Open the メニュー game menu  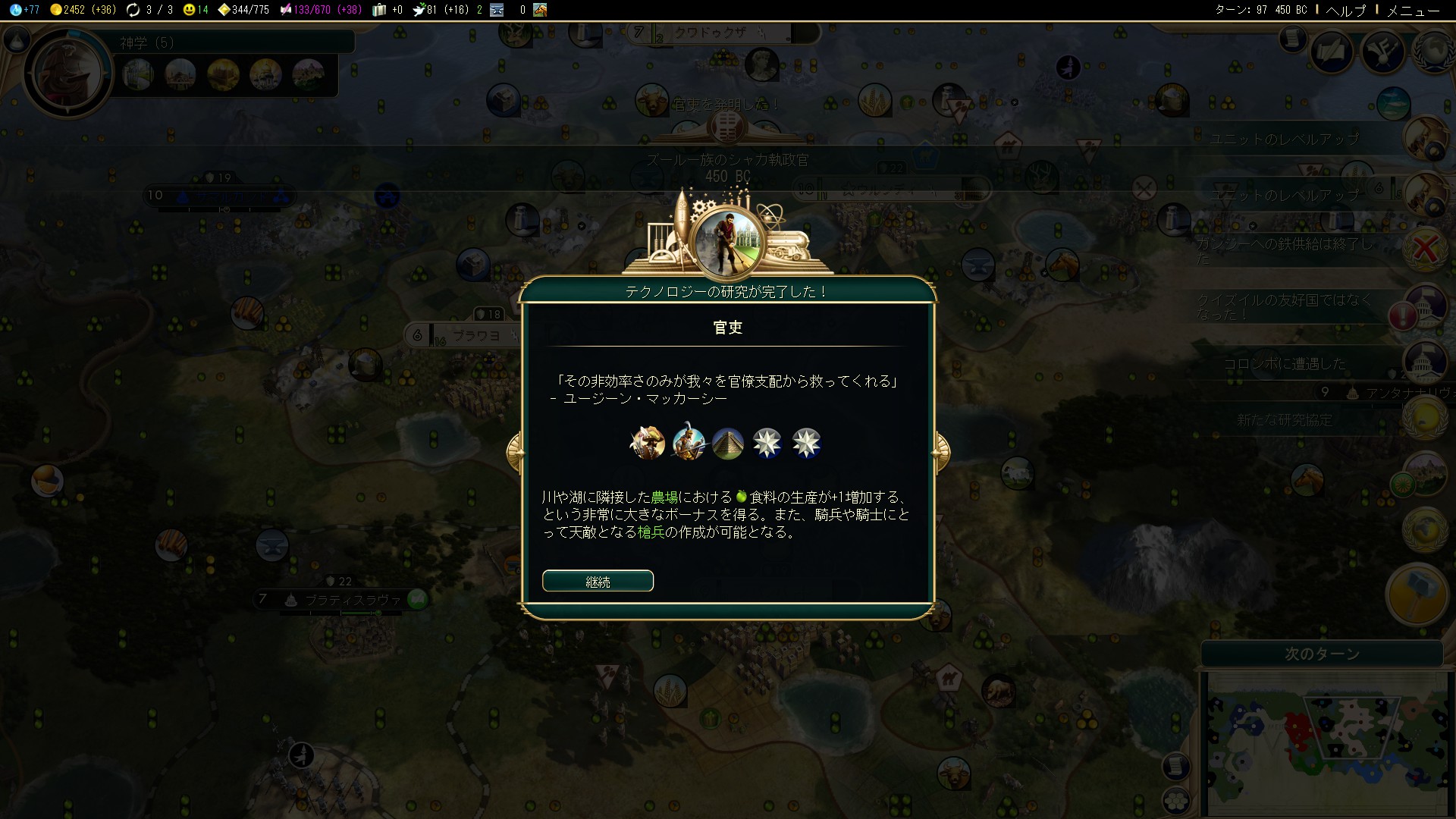pyautogui.click(x=1412, y=10)
